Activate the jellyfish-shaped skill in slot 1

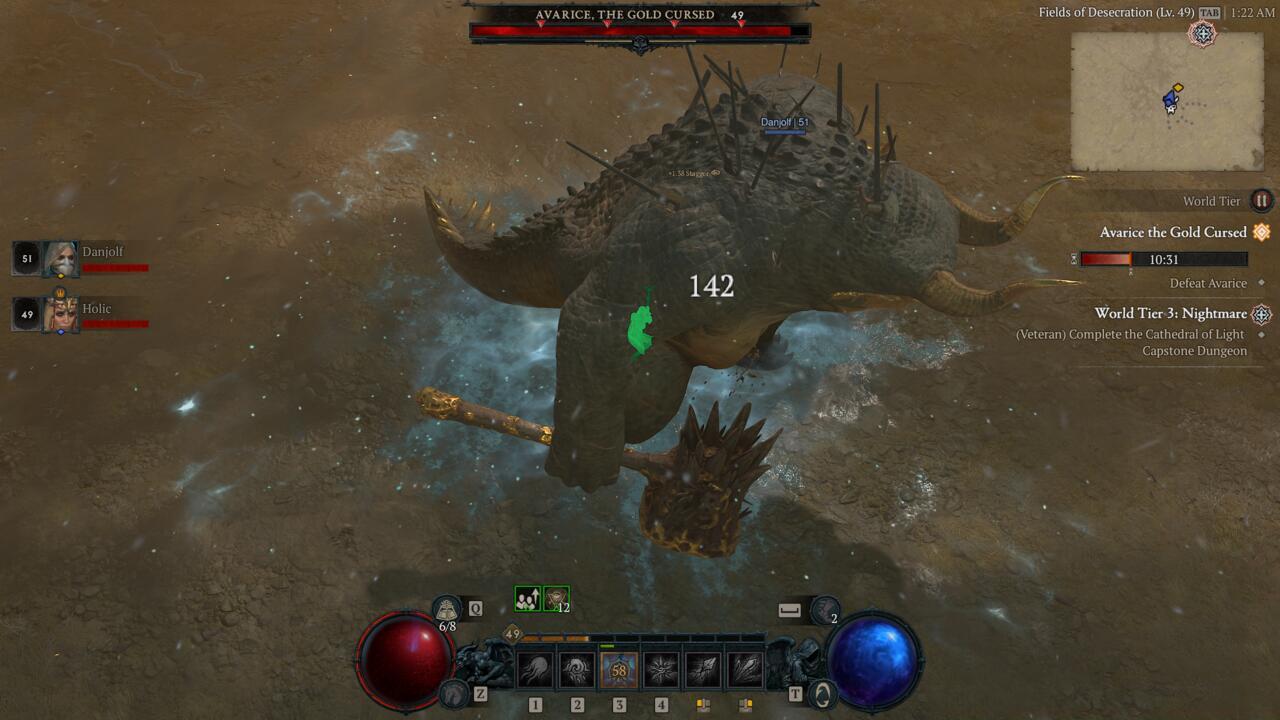point(535,669)
